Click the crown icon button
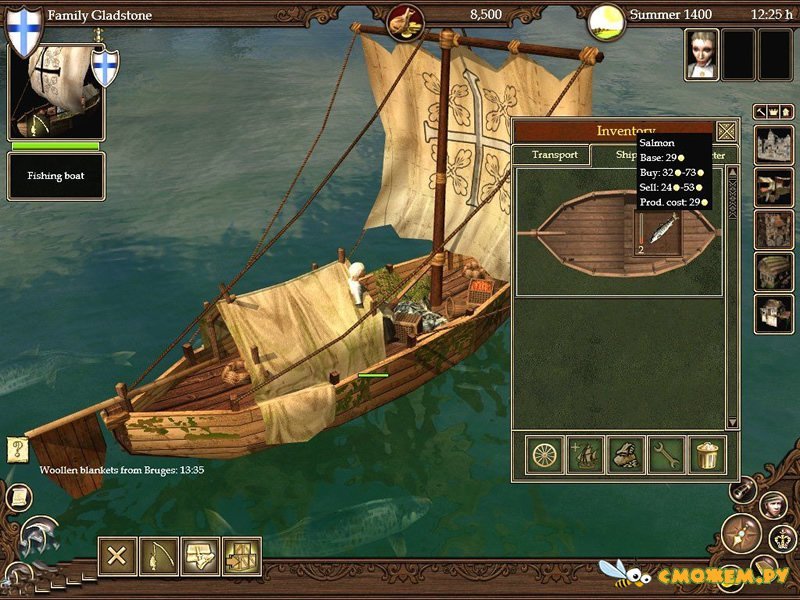The height and width of the screenshot is (600, 800). pos(781,541)
